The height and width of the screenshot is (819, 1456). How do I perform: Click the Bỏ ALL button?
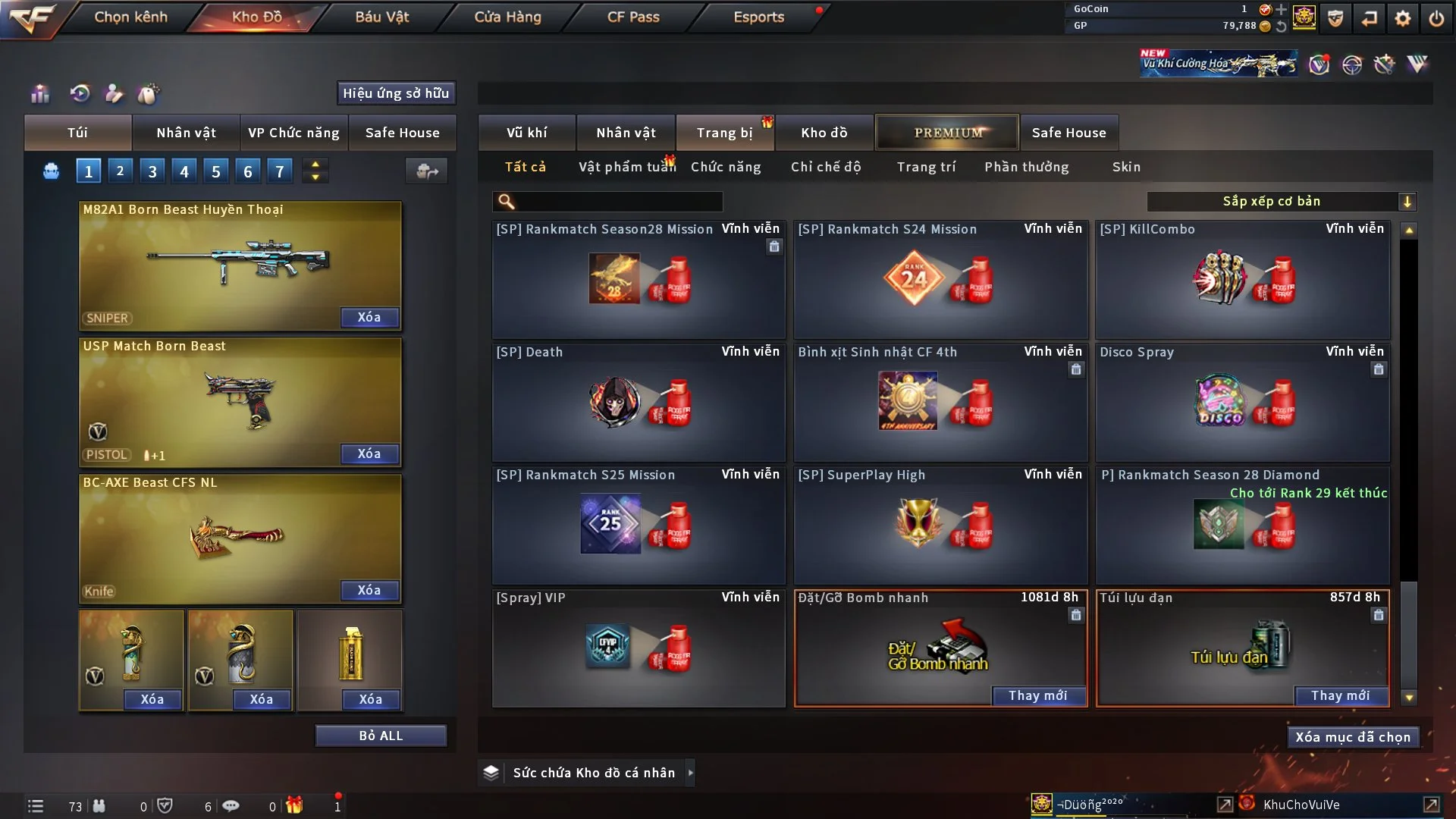[381, 736]
